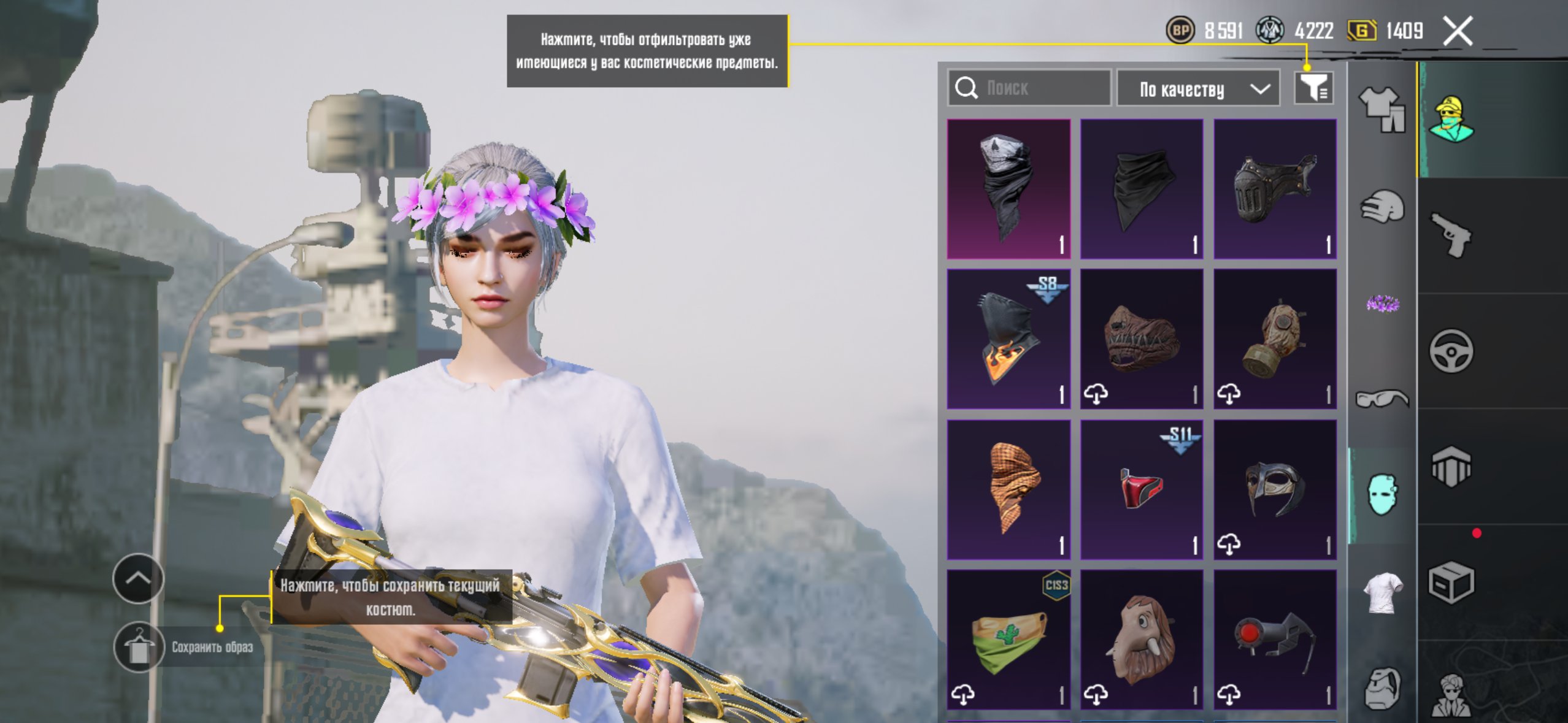Toggle the owned-items filter funnel icon
The width and height of the screenshot is (1568, 723).
1313,88
